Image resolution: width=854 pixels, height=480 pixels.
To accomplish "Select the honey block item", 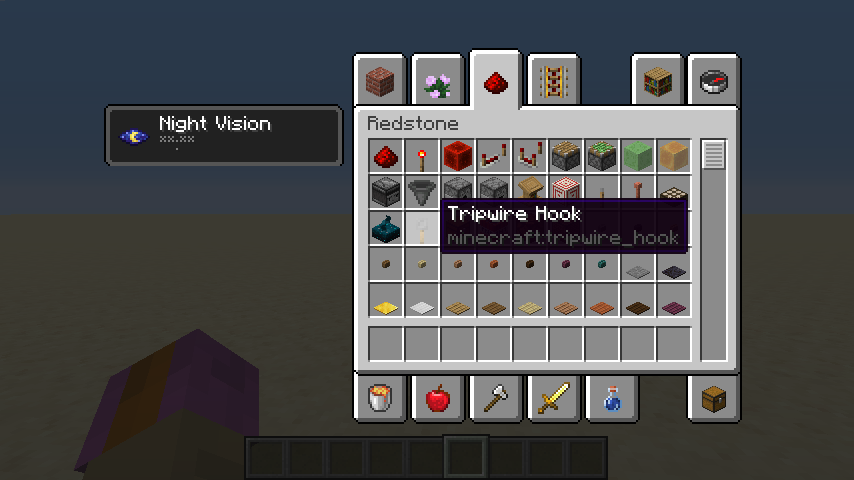I will click(674, 156).
